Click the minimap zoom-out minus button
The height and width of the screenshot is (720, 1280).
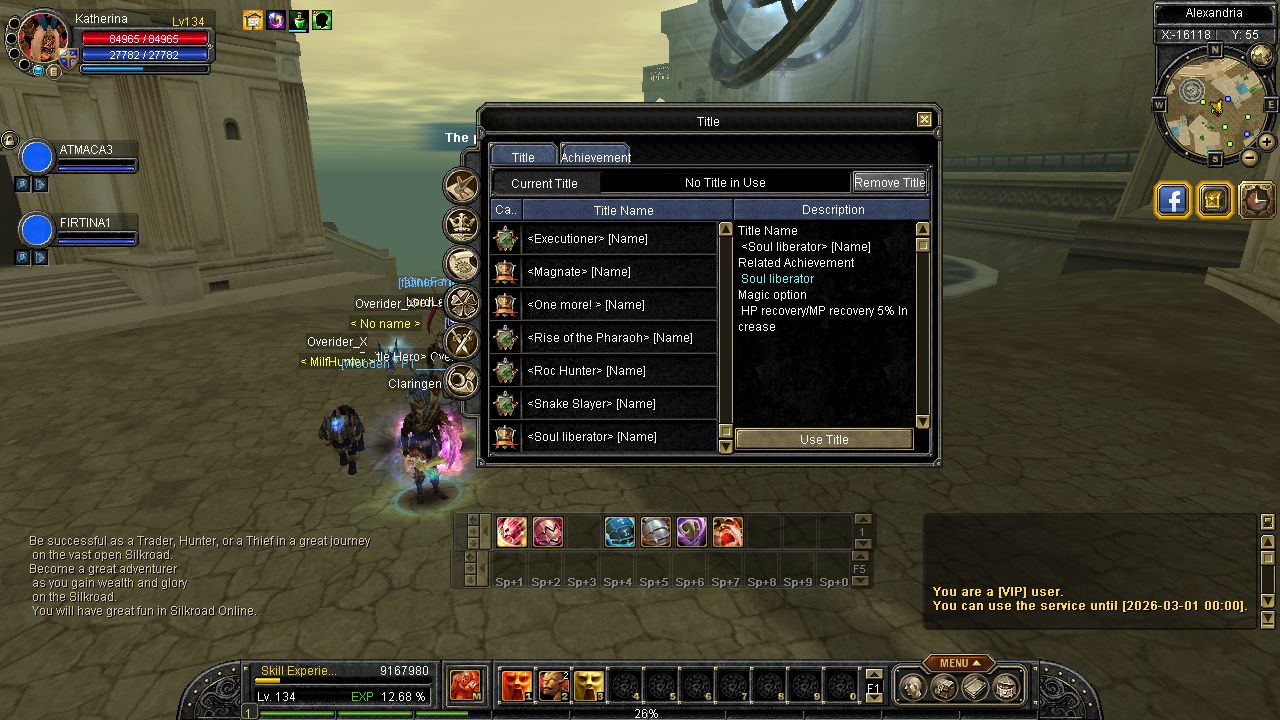tap(1249, 158)
